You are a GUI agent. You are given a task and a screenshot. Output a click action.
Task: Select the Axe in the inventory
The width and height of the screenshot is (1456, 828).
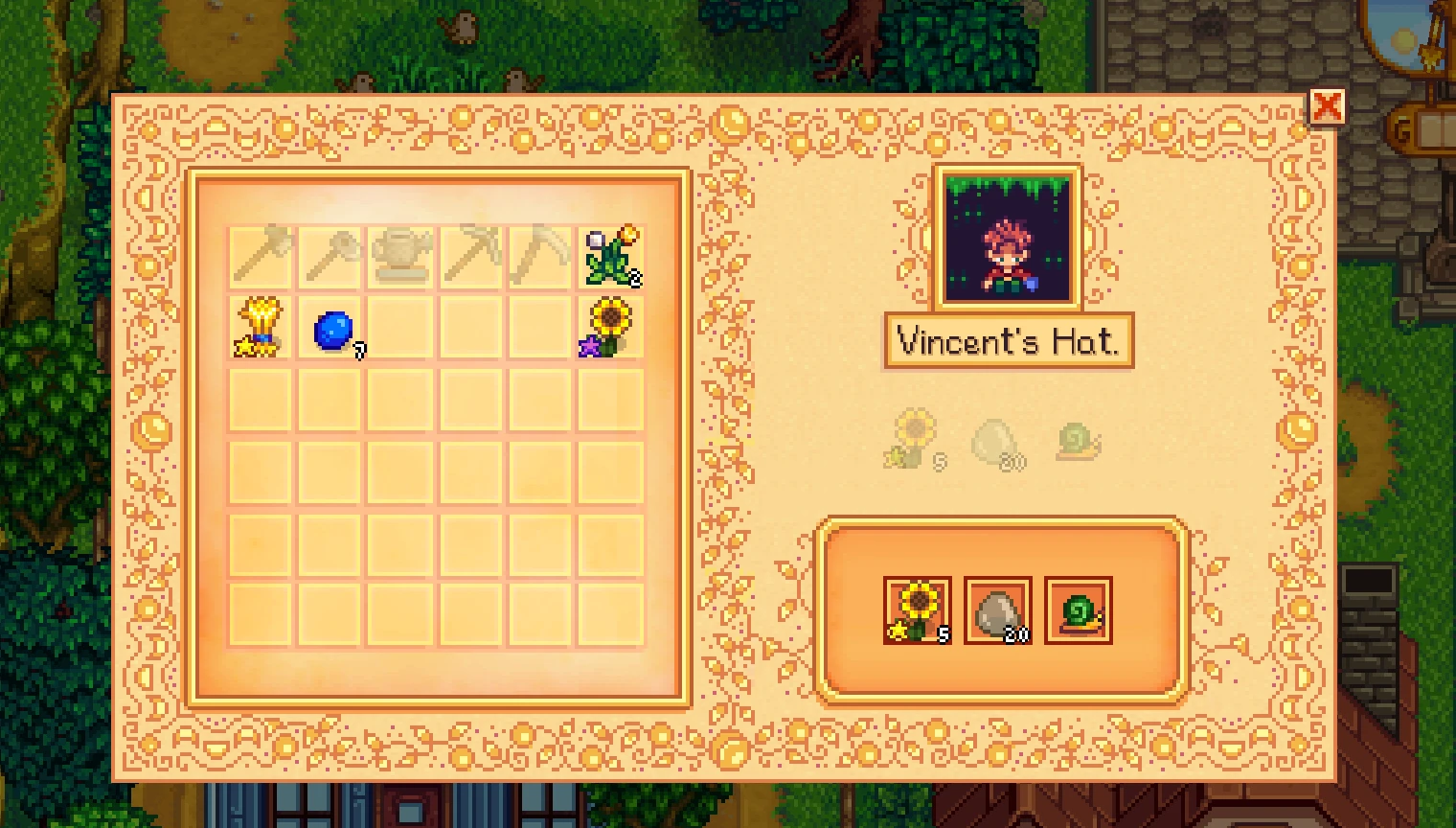259,255
